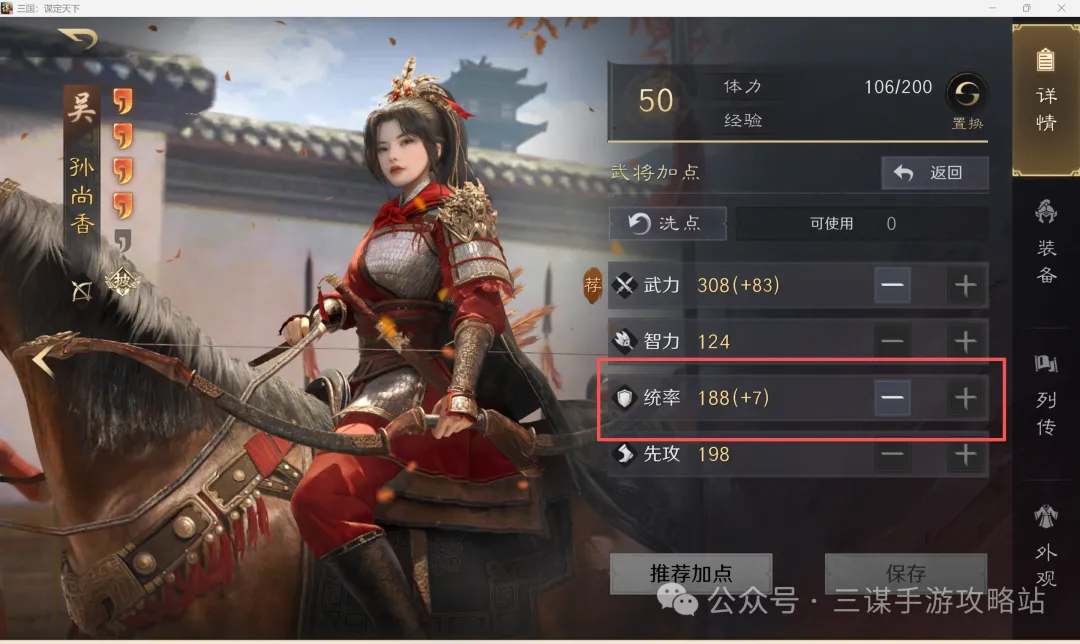This screenshot has height=644, width=1080.
Task: Click the 返回 back button
Action: pyautogui.click(x=934, y=173)
